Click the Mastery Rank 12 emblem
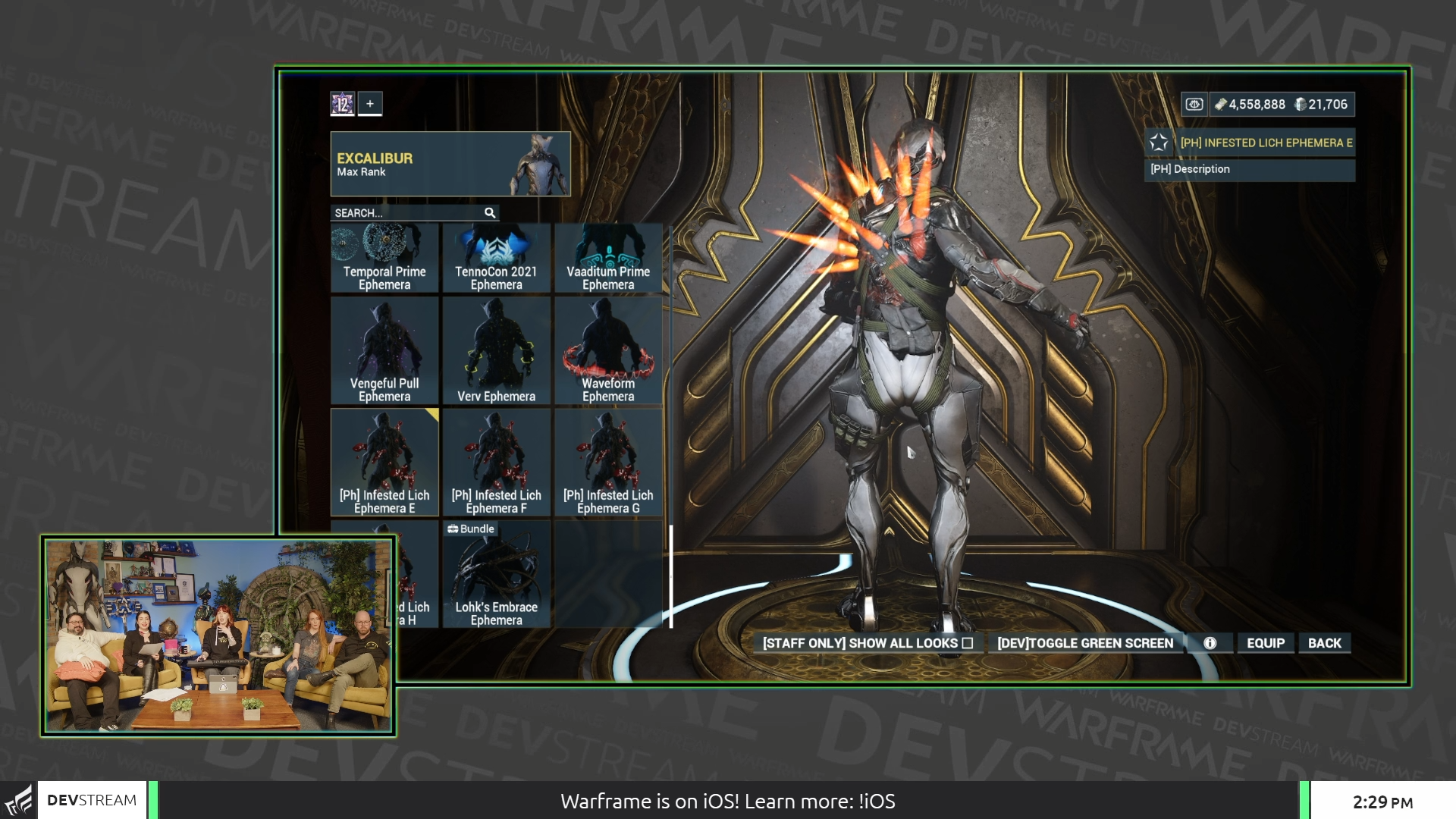This screenshot has width=1456, height=819. [x=343, y=104]
